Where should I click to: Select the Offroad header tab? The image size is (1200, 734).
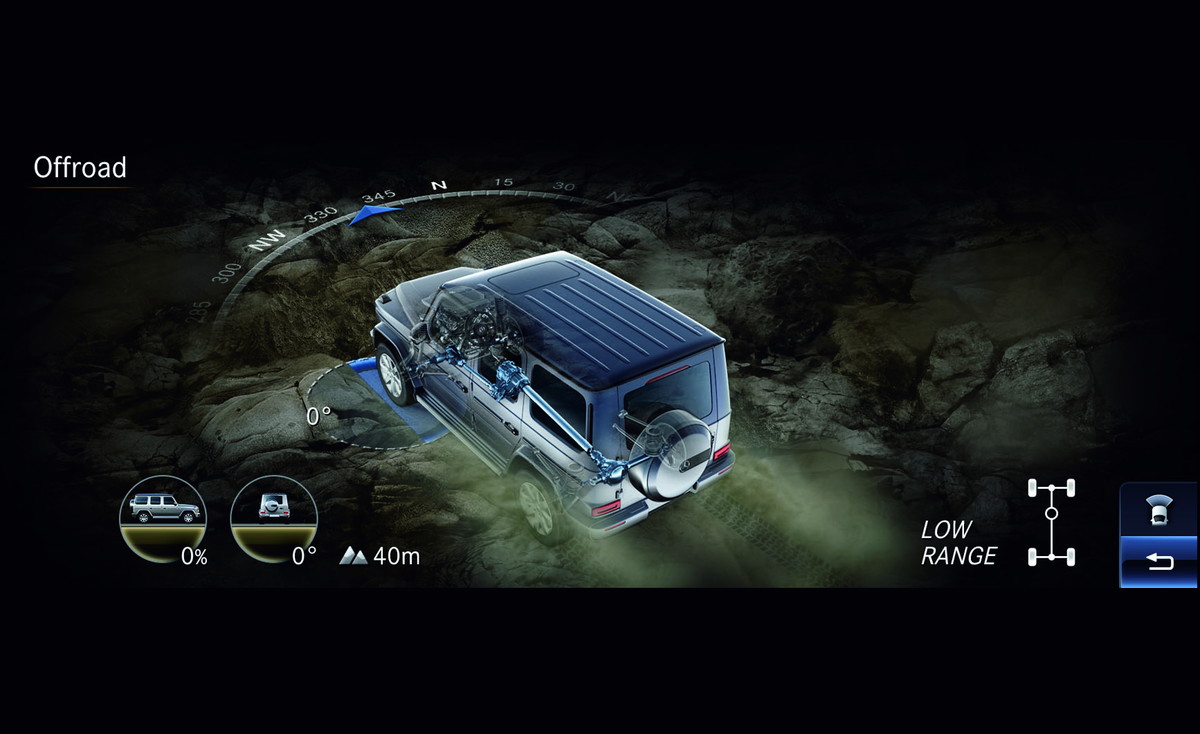(x=80, y=168)
